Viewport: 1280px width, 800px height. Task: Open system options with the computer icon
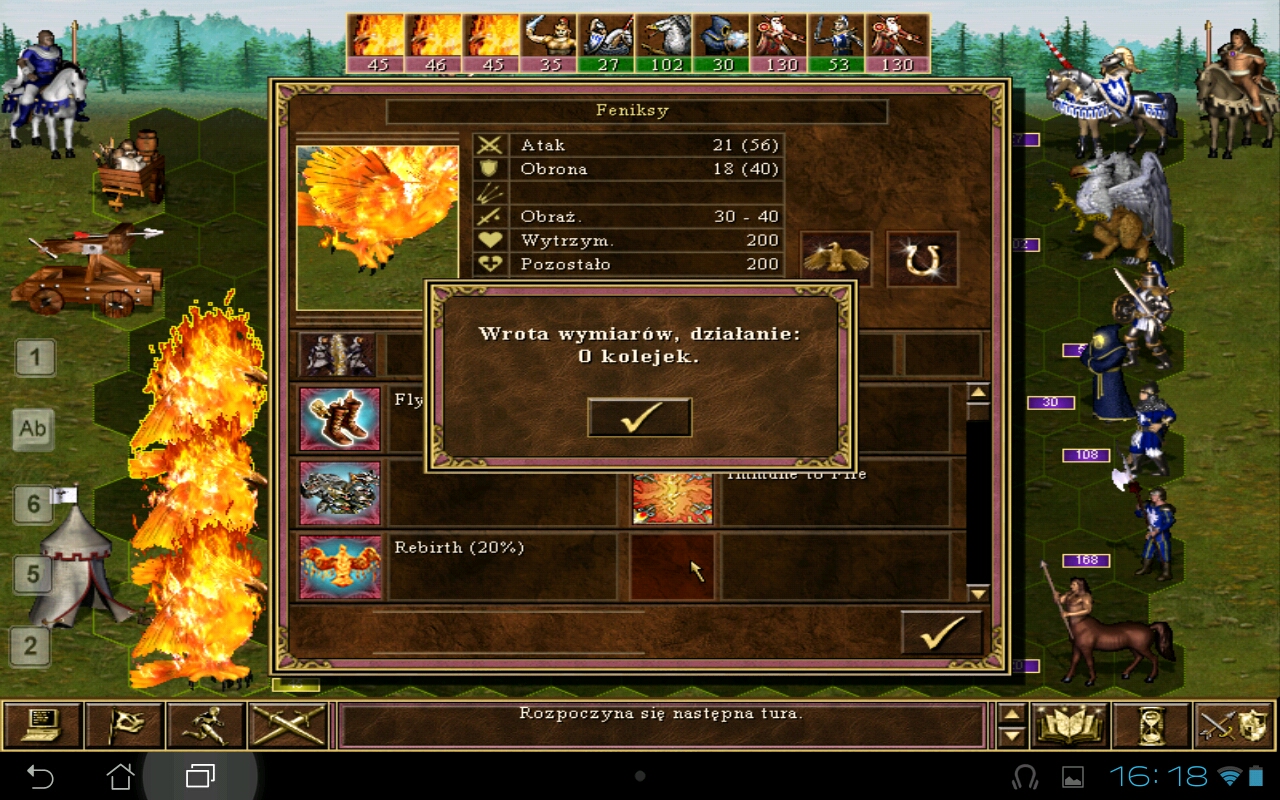[x=42, y=726]
